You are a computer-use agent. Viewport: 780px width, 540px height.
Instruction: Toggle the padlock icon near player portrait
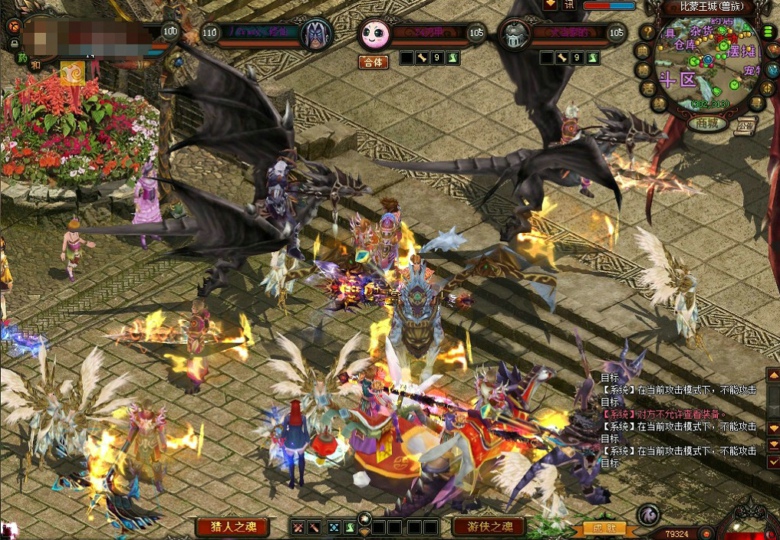pyautogui.click(x=14, y=44)
